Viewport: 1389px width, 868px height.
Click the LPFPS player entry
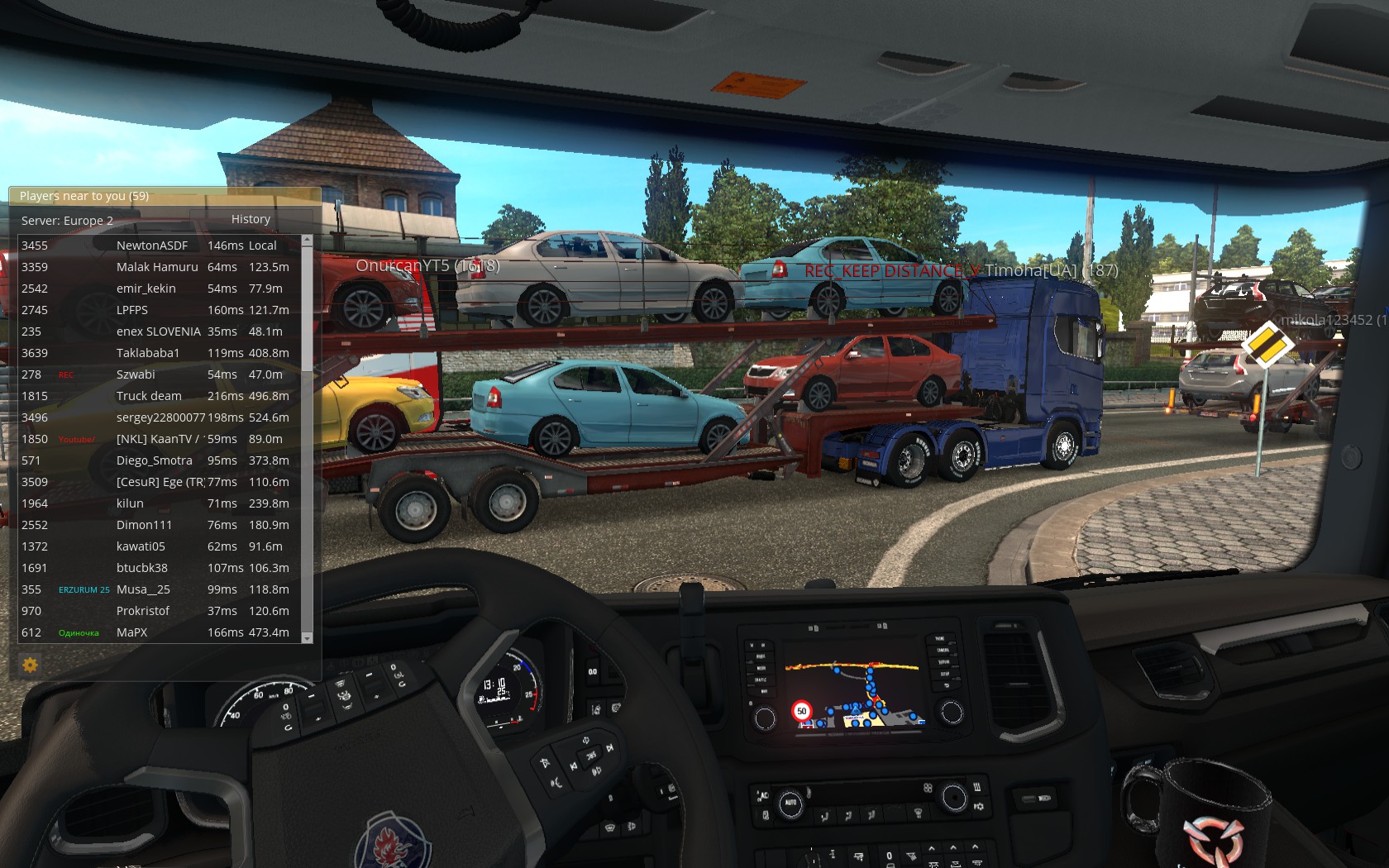[132, 310]
